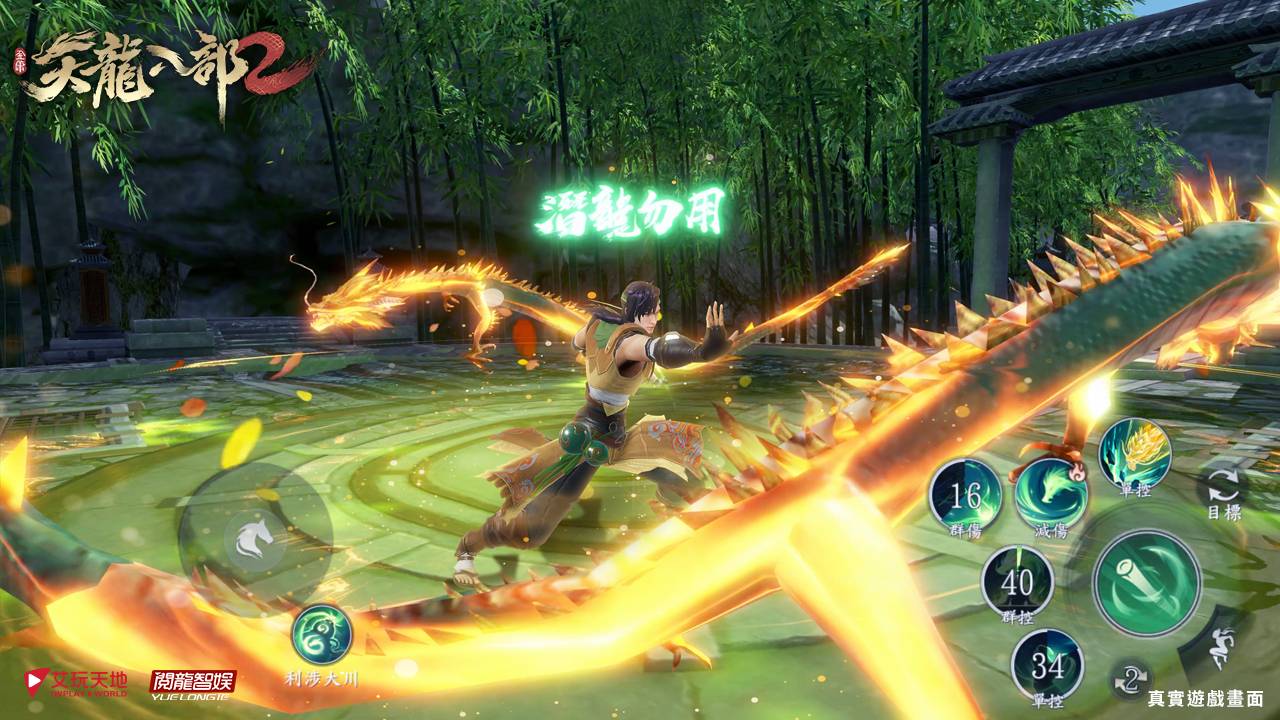The height and width of the screenshot is (720, 1280).
Task: Click the skill page swap button marked 2
Action: point(1131,680)
